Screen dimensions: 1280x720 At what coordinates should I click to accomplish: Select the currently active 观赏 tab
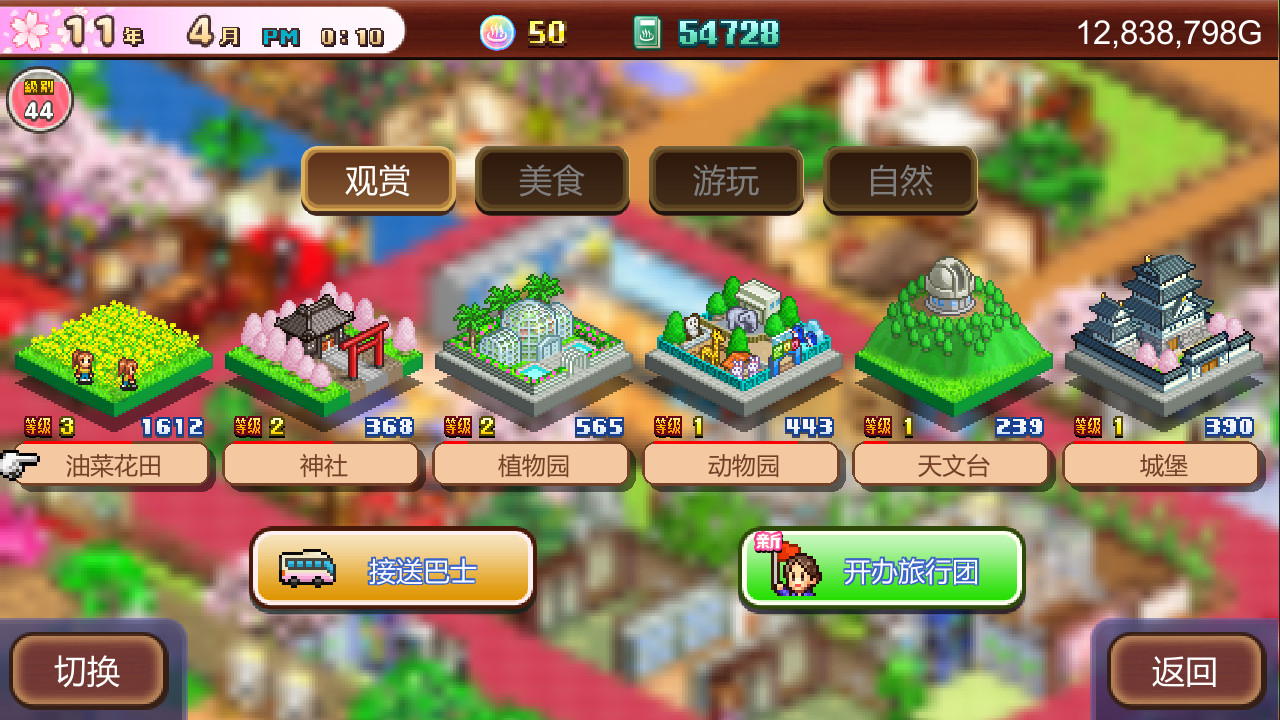pyautogui.click(x=378, y=181)
